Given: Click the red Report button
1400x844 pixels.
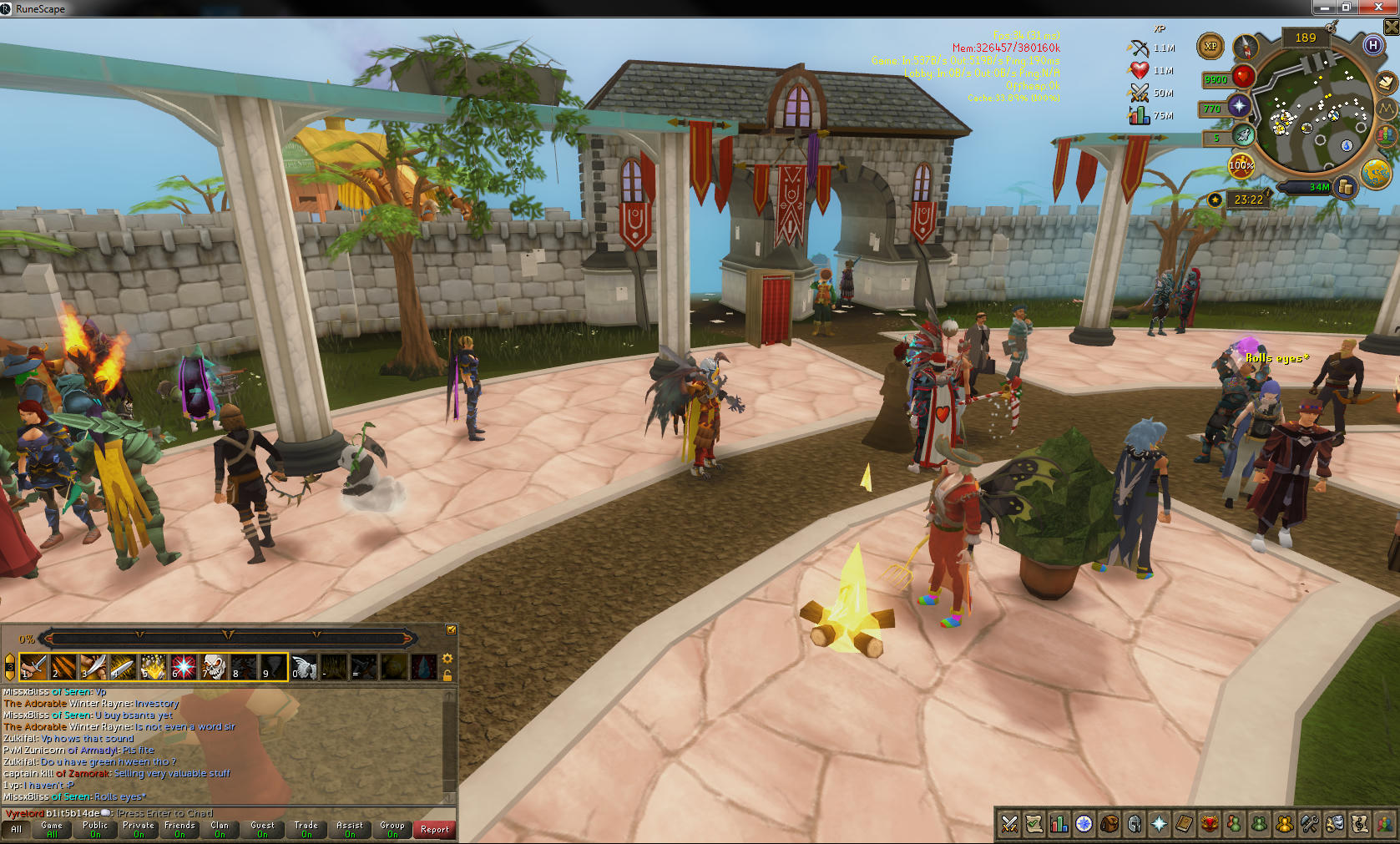Looking at the screenshot, I should 434,829.
